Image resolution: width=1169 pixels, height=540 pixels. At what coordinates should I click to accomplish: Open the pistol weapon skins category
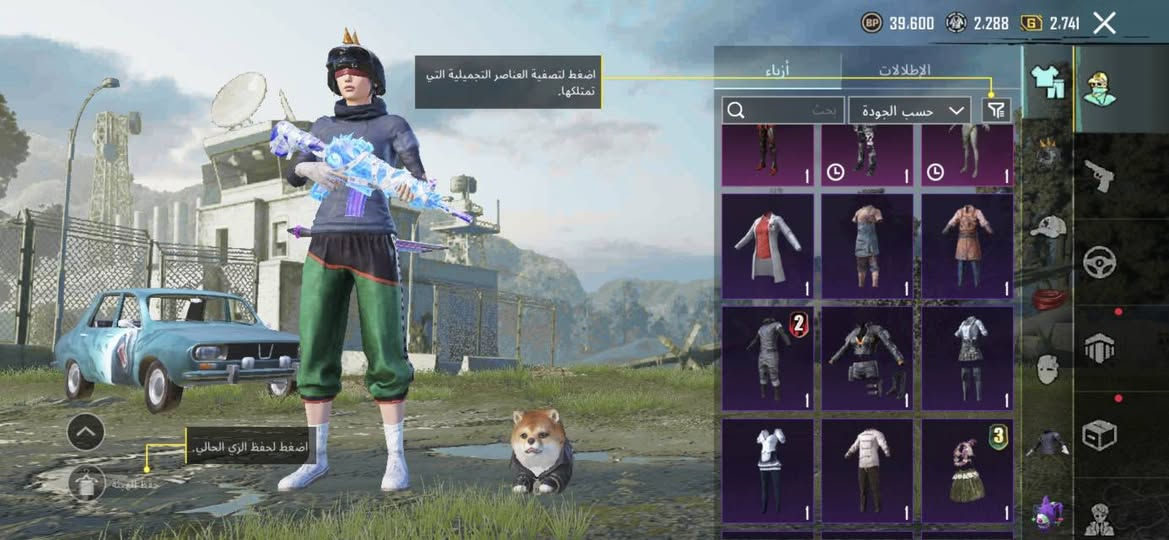[1099, 176]
